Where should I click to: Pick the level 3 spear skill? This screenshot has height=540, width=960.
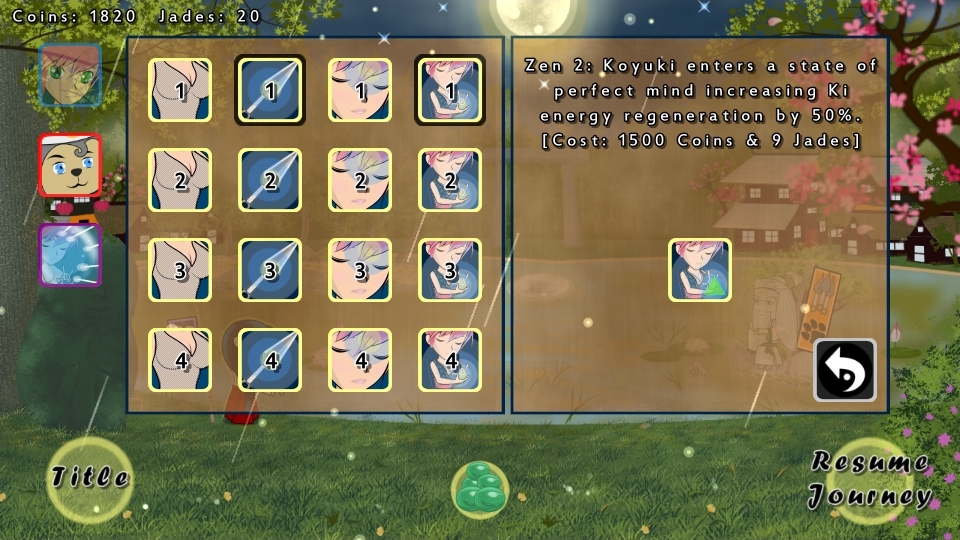270,270
